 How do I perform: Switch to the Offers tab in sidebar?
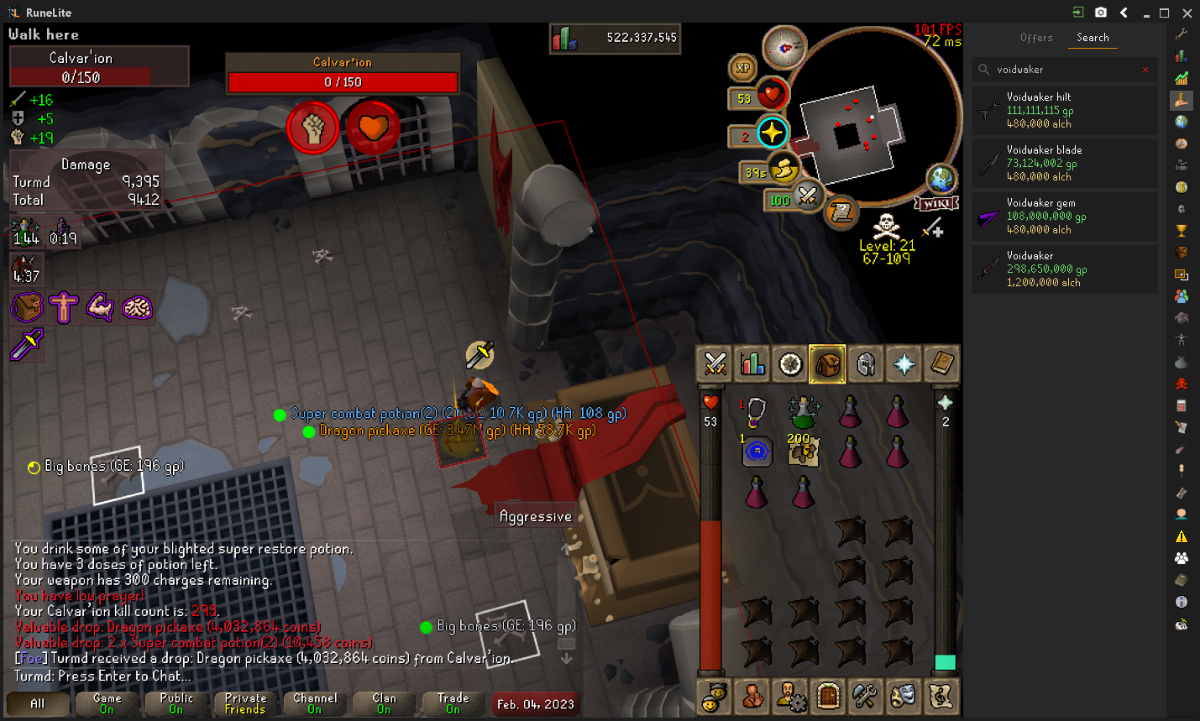(1036, 37)
